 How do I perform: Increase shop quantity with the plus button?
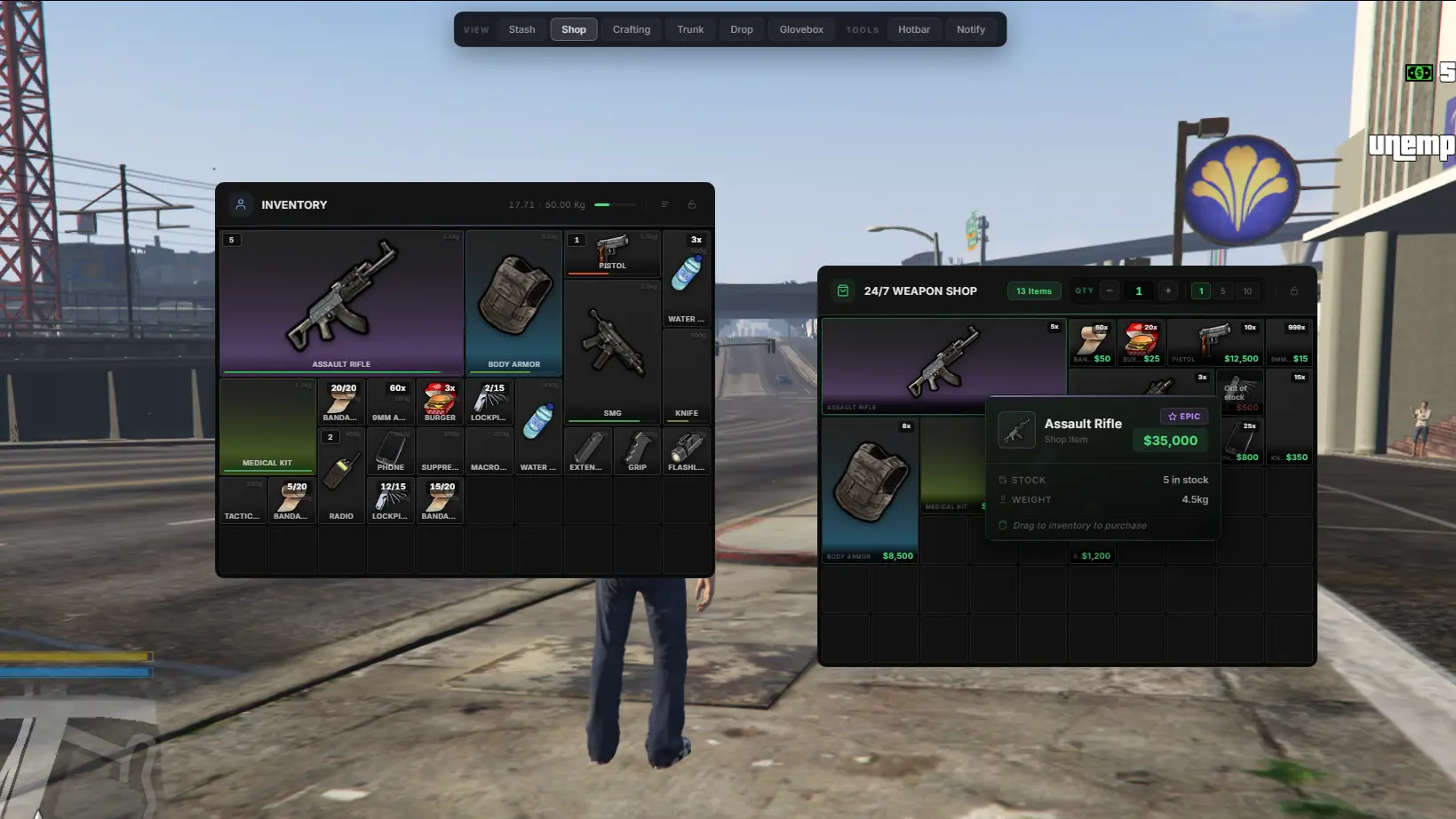1167,290
